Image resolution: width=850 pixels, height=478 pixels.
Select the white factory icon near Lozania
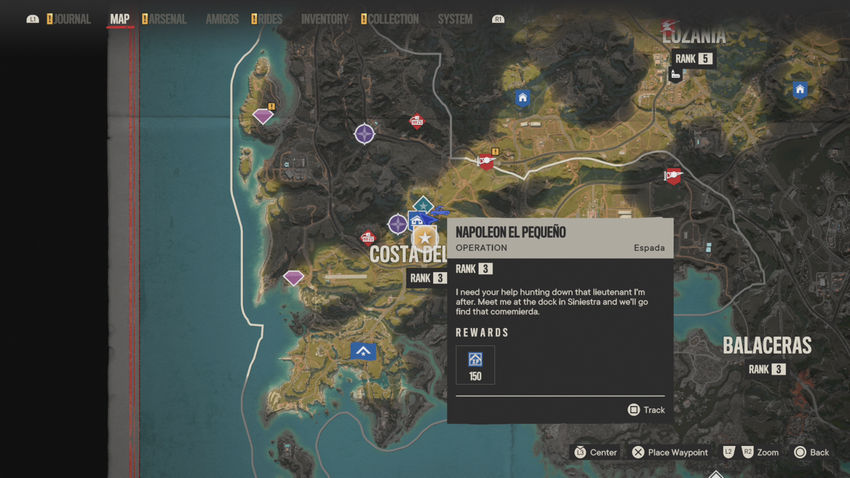point(676,74)
